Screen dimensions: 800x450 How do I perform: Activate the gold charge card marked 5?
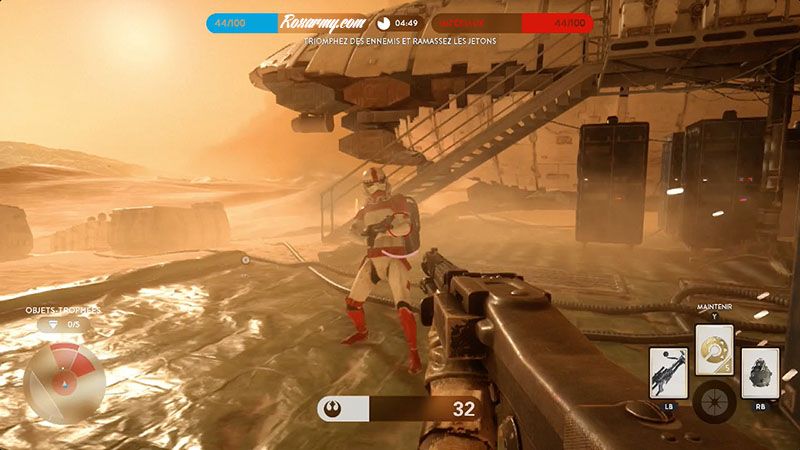(714, 349)
